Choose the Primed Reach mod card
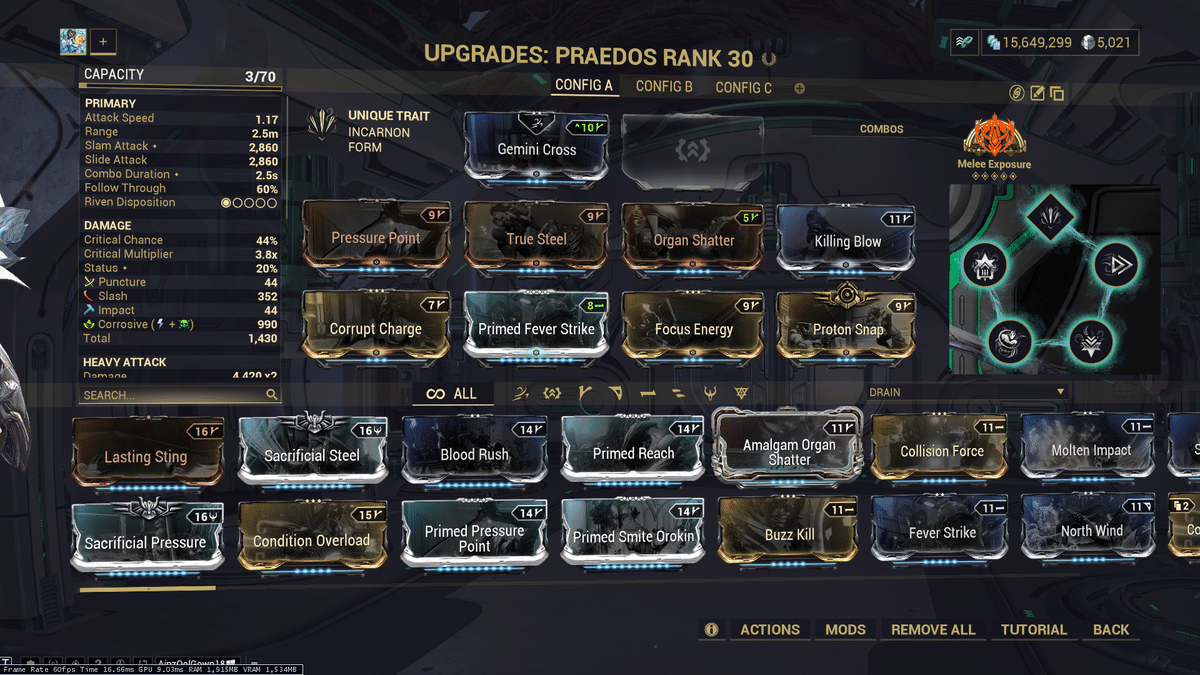This screenshot has width=1200, height=675. click(633, 454)
